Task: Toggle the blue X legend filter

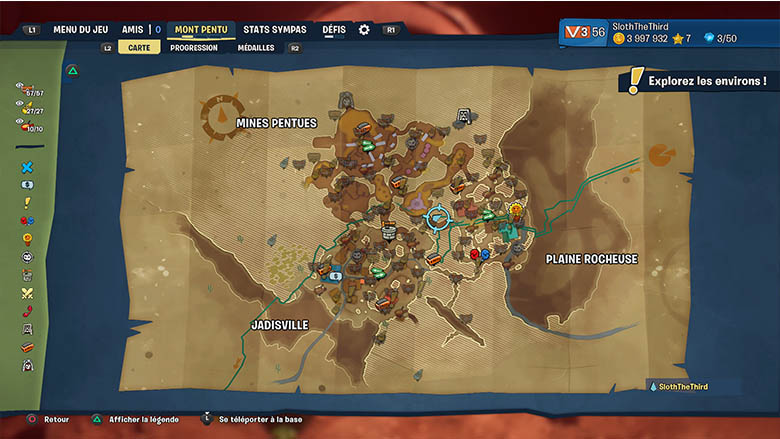Action: point(28,168)
